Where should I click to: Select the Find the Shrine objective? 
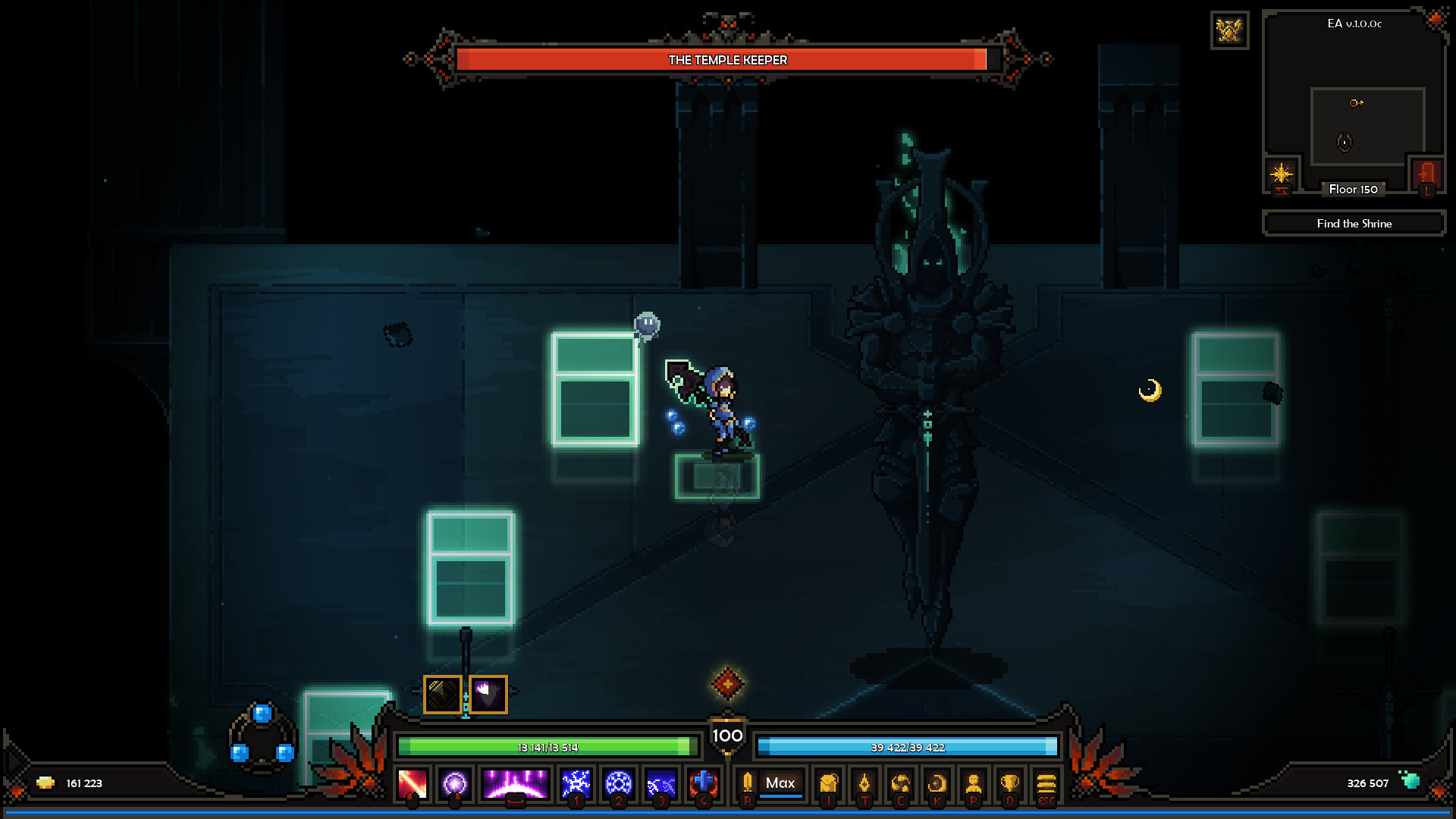click(x=1354, y=224)
